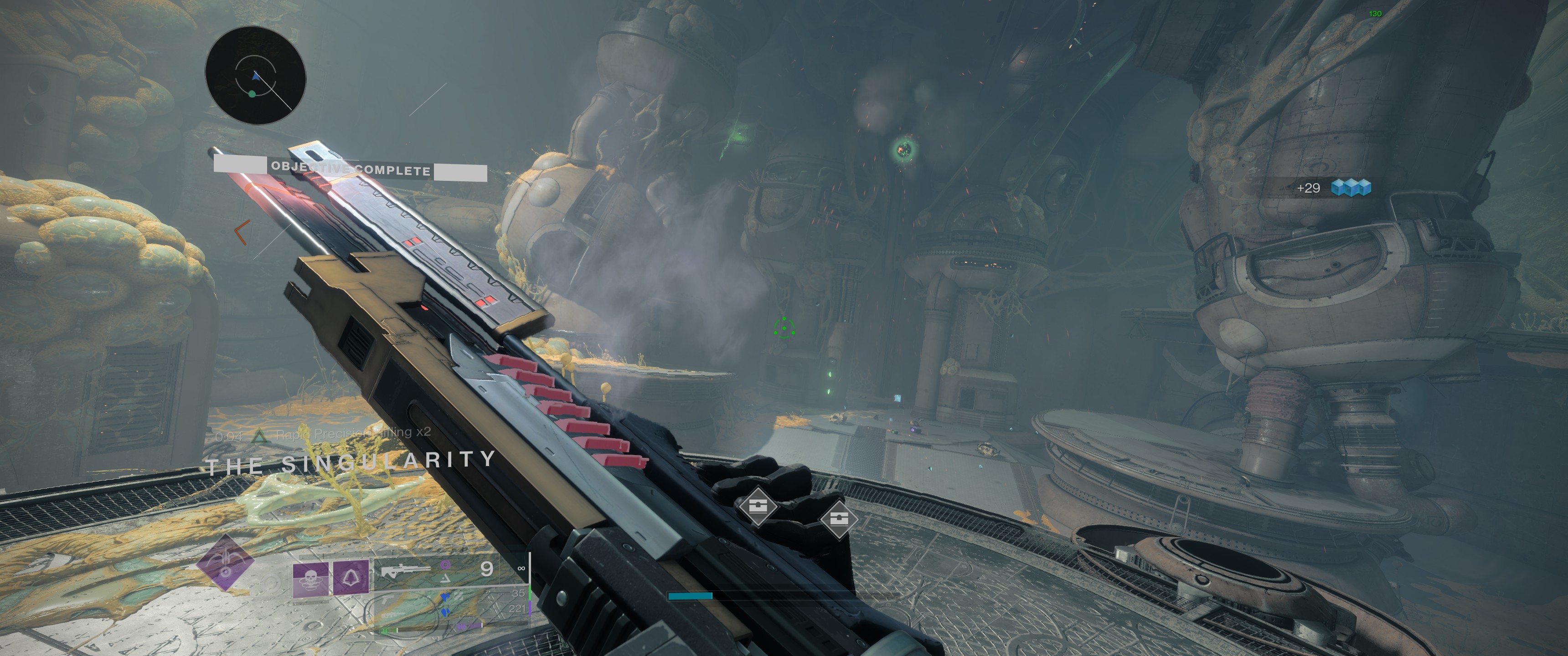The width and height of the screenshot is (1568, 656).
Task: Select the skull melee ability icon
Action: (x=310, y=578)
